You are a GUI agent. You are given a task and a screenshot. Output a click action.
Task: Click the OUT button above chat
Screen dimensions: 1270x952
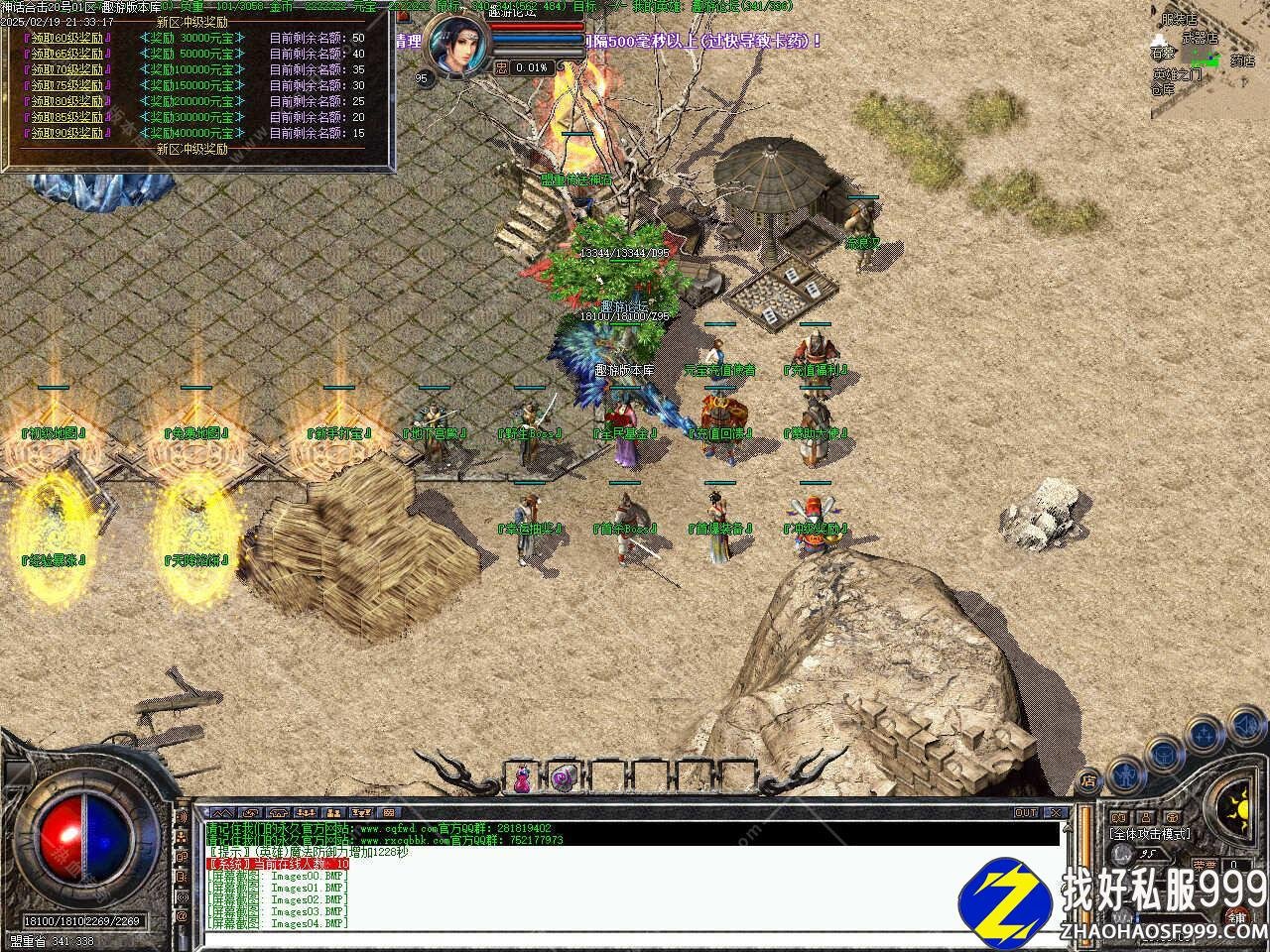click(x=1026, y=812)
